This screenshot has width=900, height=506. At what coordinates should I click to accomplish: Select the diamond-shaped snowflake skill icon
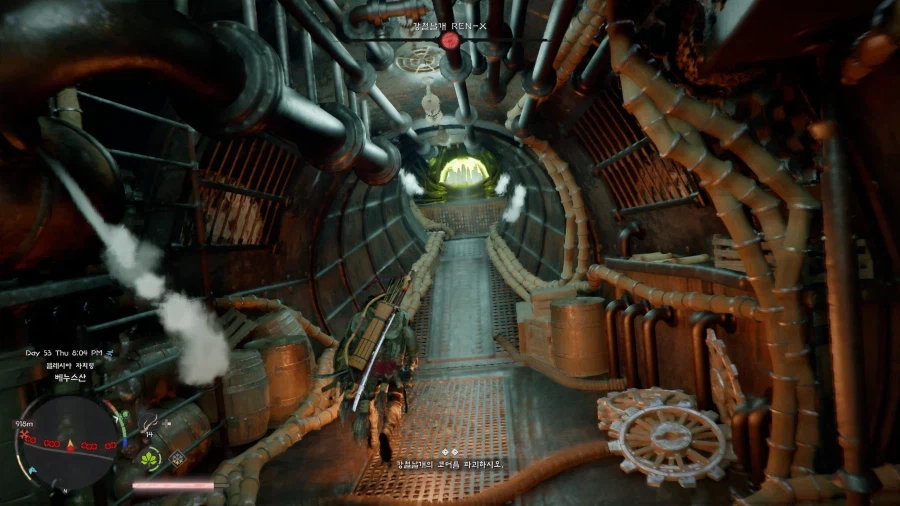178,459
